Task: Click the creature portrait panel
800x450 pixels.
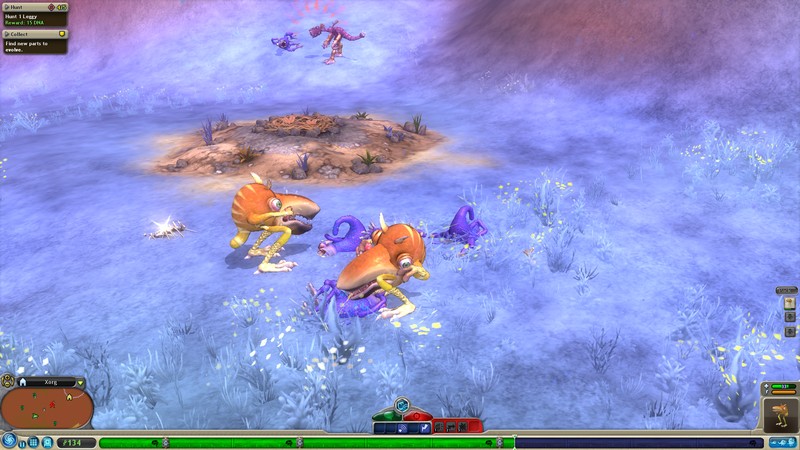Action: pos(780,415)
